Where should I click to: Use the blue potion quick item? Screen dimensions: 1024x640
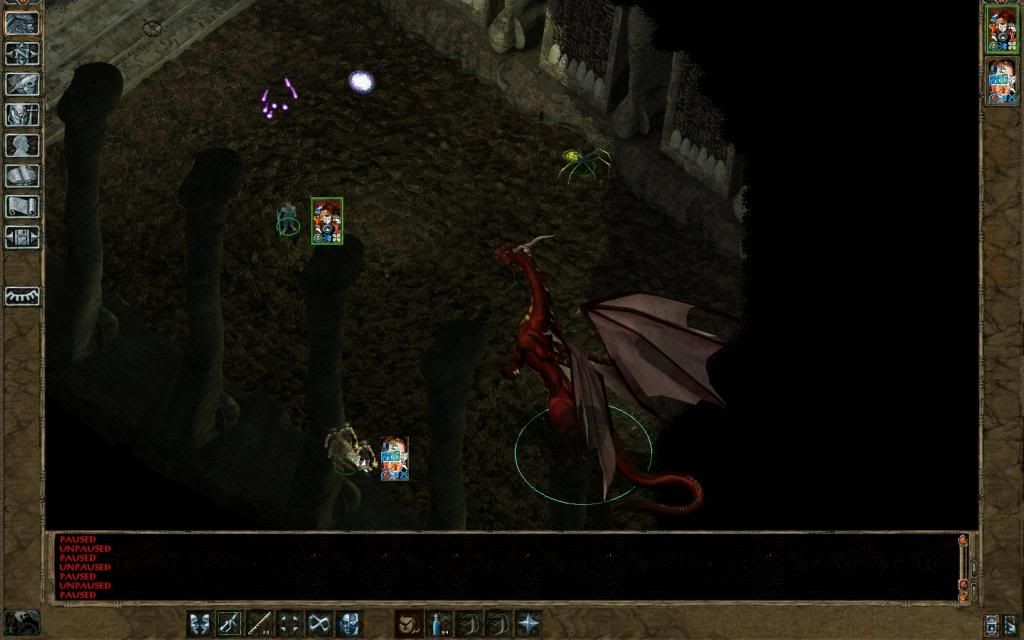pyautogui.click(x=438, y=623)
